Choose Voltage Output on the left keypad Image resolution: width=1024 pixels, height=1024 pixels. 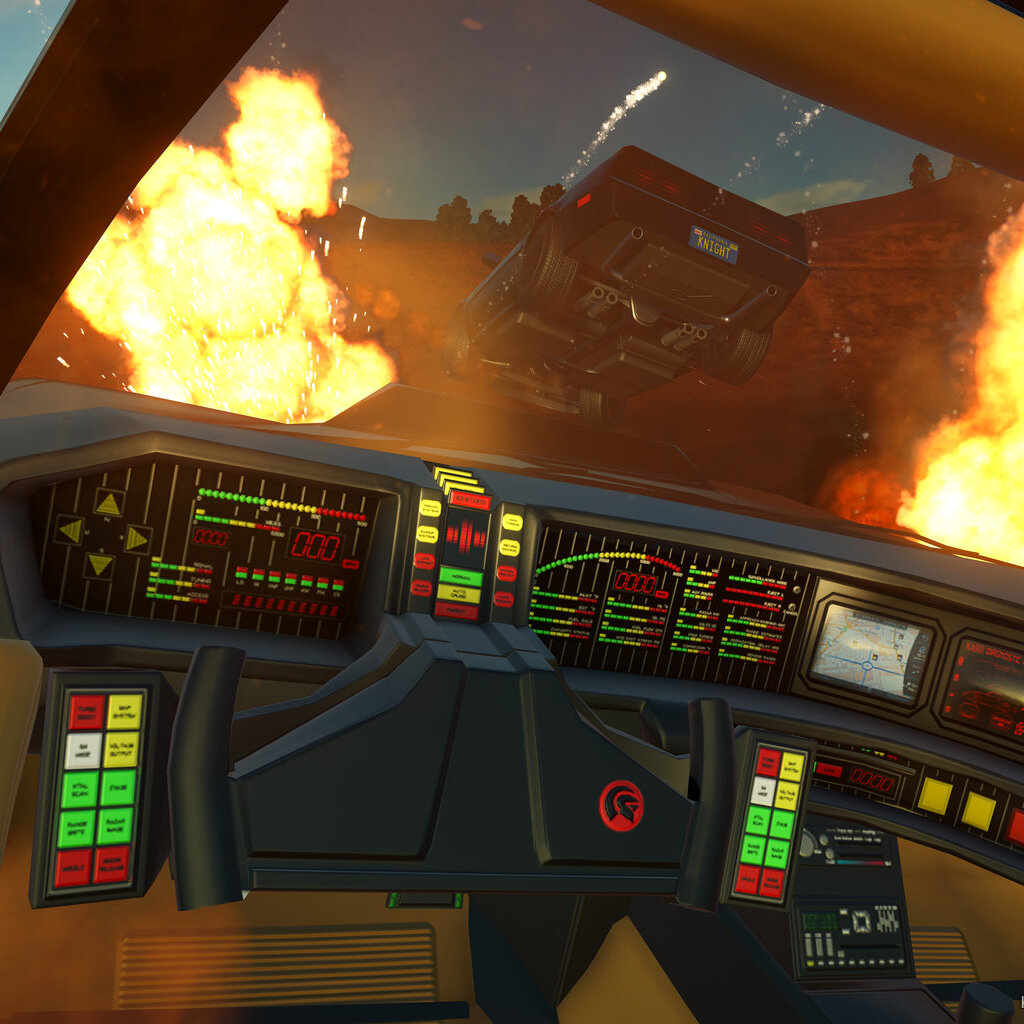point(121,750)
